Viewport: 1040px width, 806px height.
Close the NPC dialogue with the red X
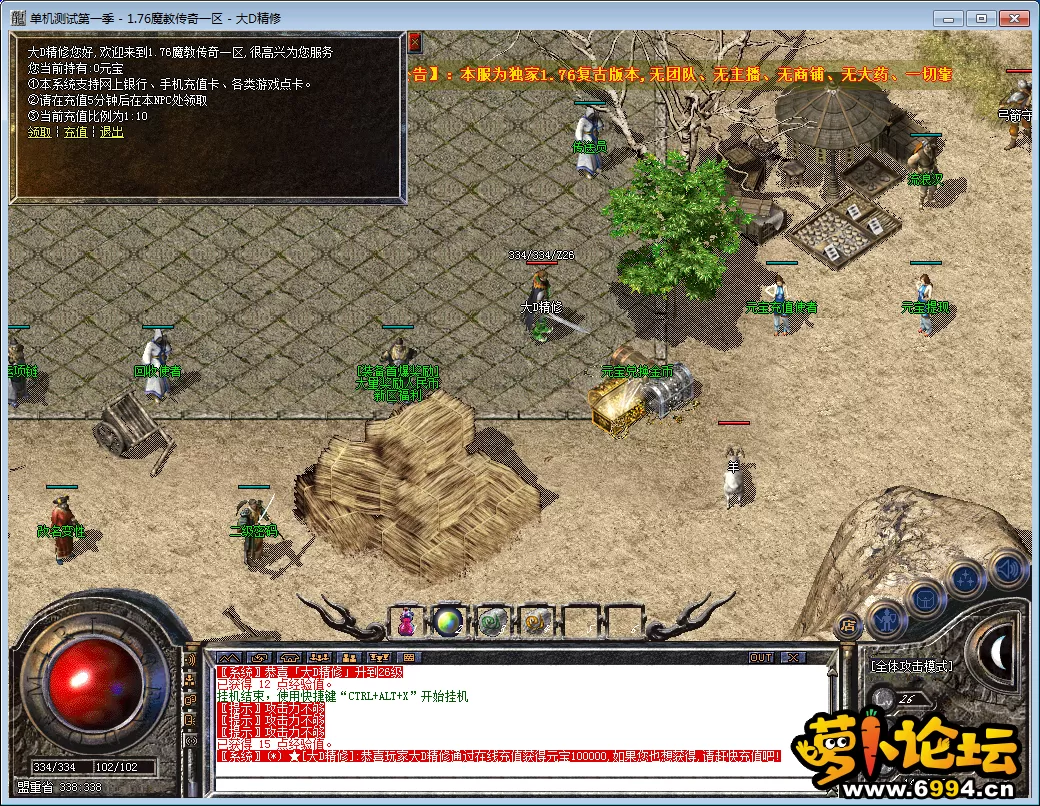click(414, 42)
